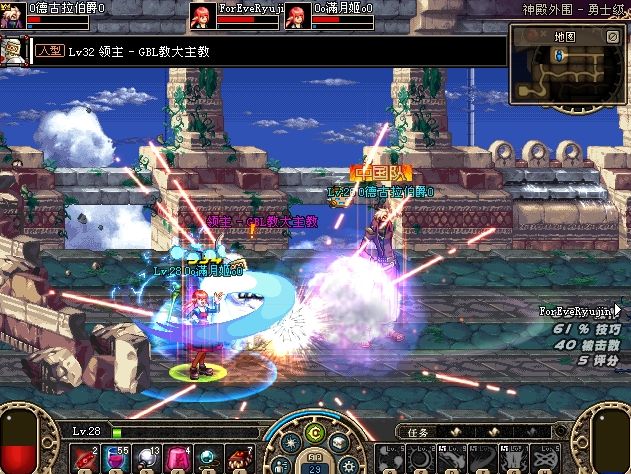The image size is (631, 474).
Task: Click own character portrait 德古拉伯爵
Action: pyautogui.click(x=12, y=12)
